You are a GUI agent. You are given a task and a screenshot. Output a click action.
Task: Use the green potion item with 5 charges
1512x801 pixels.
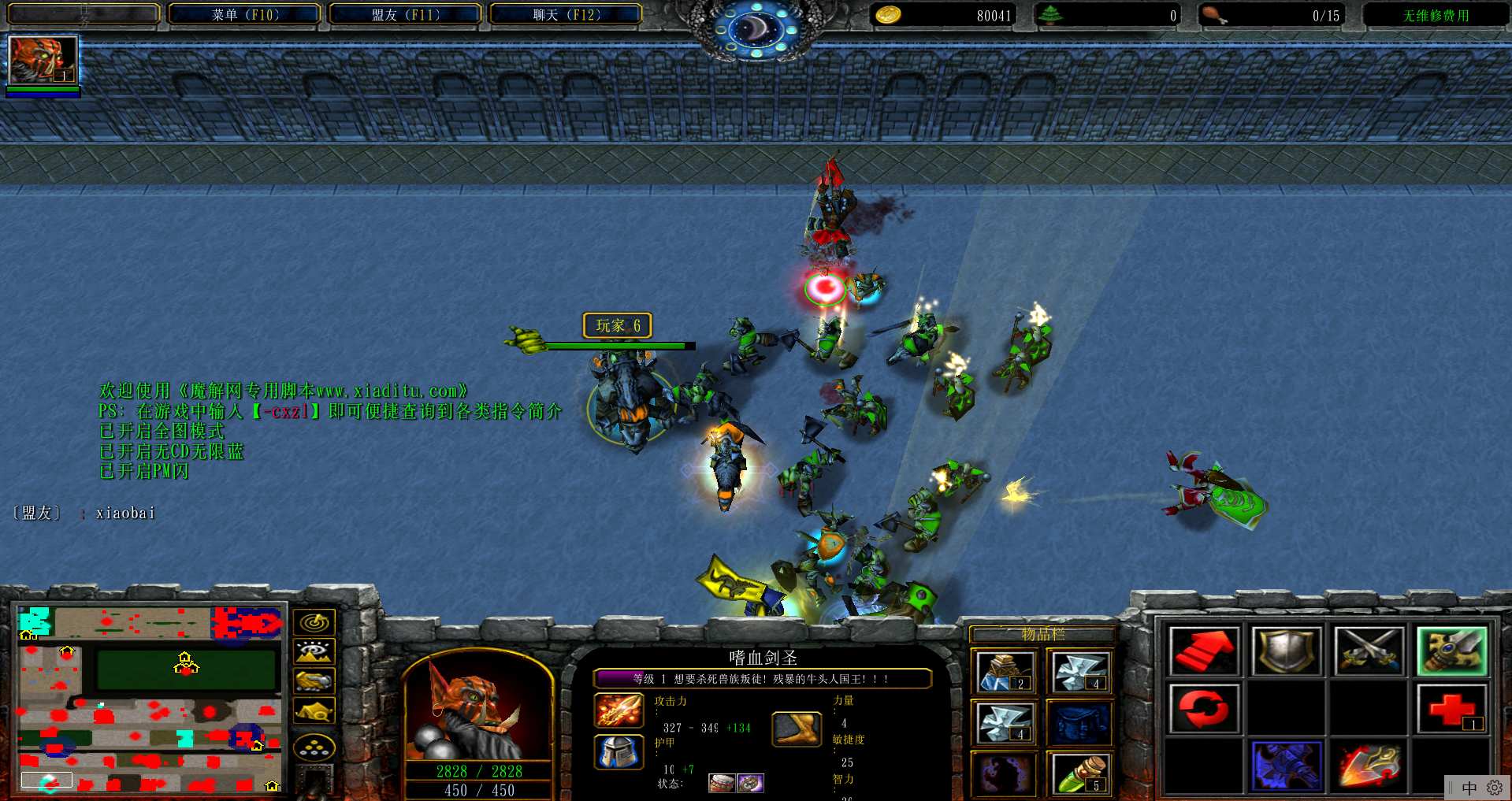1080,773
